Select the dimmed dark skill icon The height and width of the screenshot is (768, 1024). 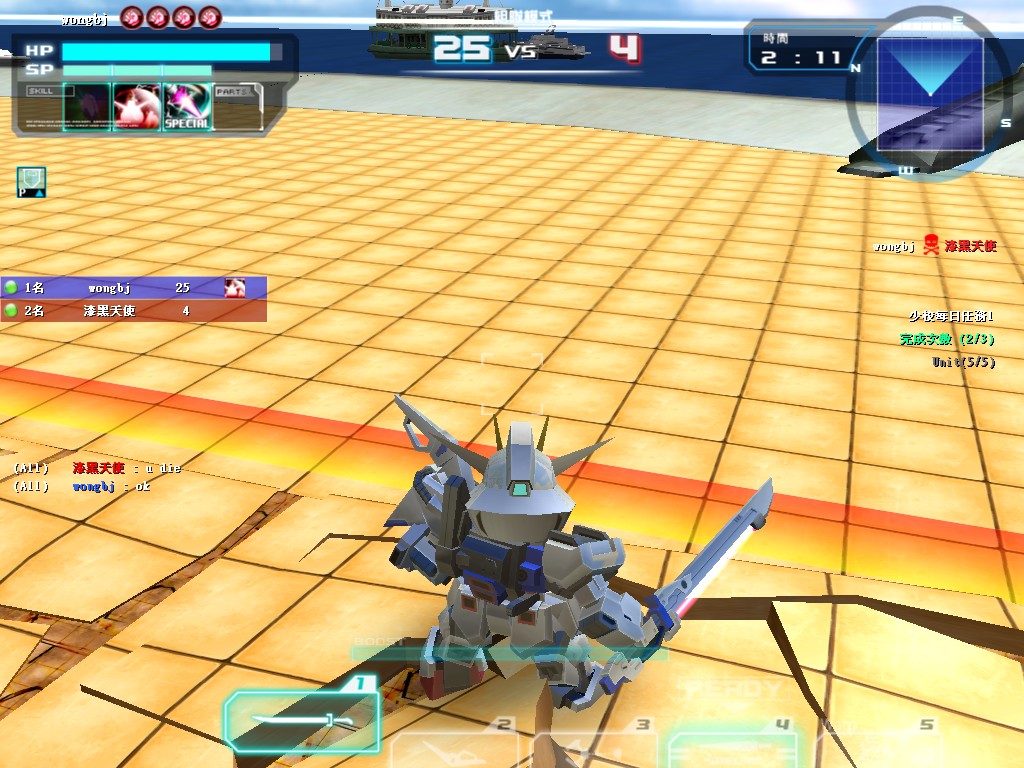[87, 106]
